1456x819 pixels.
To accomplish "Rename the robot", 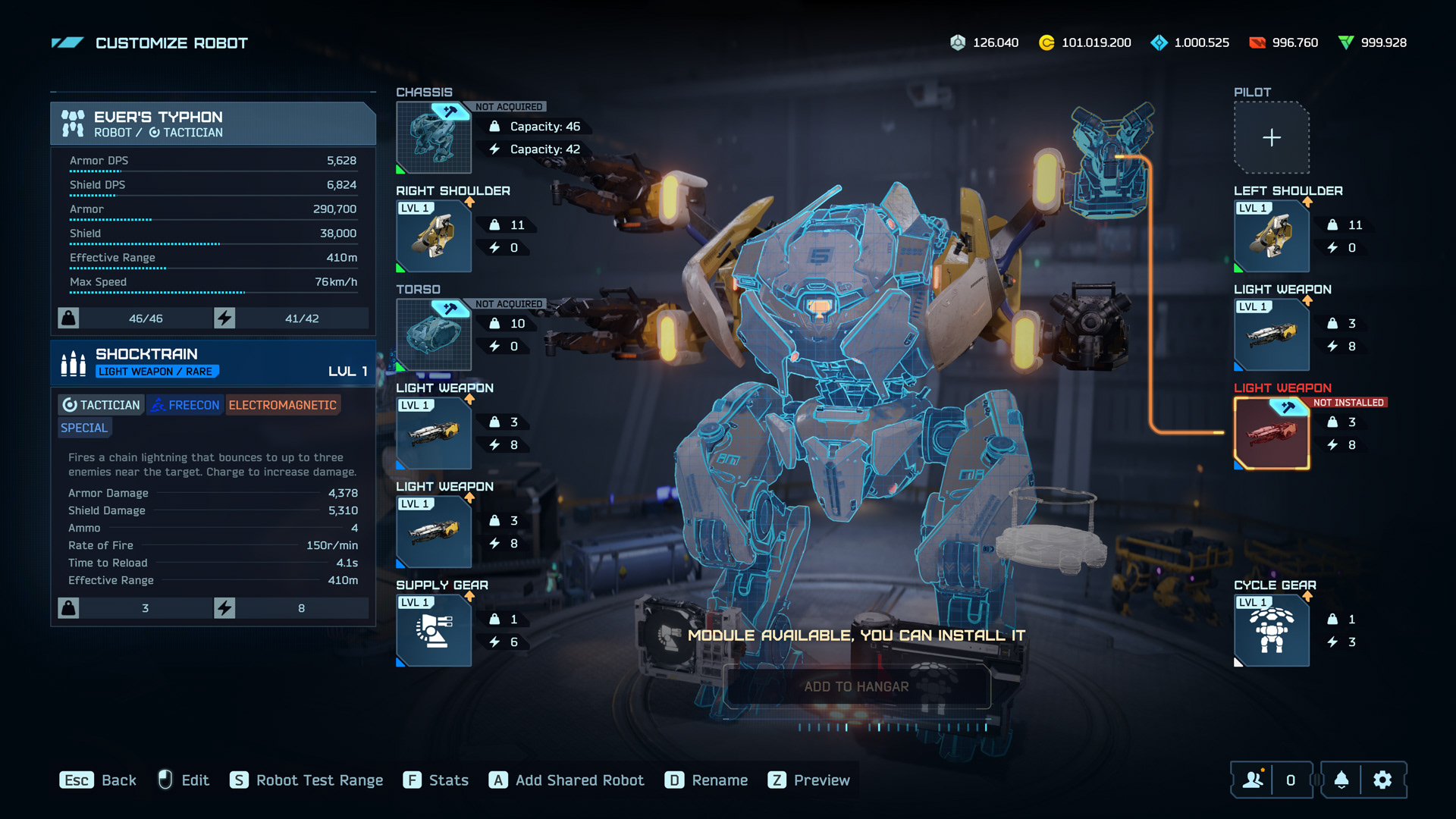I will click(706, 780).
